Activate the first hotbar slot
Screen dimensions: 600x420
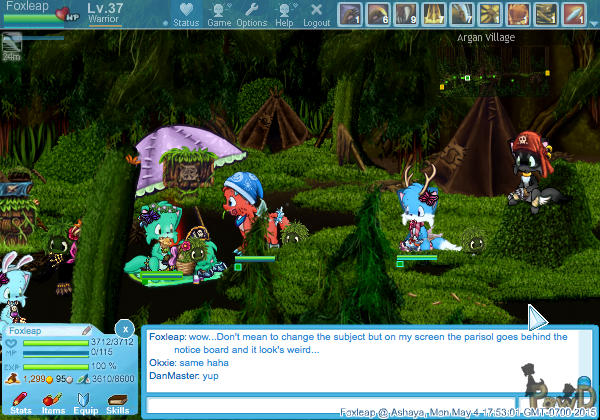click(x=350, y=14)
